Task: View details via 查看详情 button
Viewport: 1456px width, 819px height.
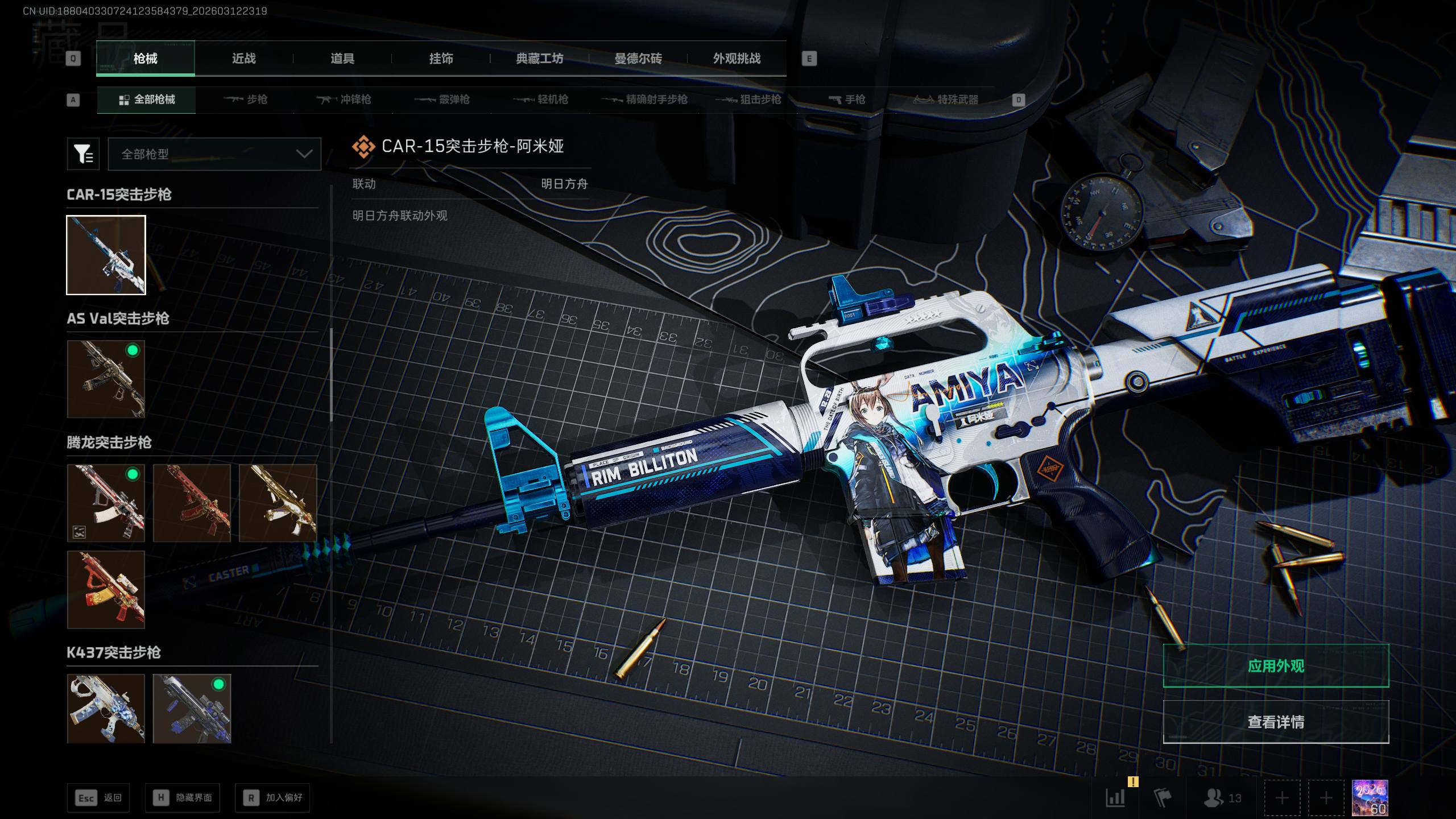Action: pyautogui.click(x=1276, y=722)
